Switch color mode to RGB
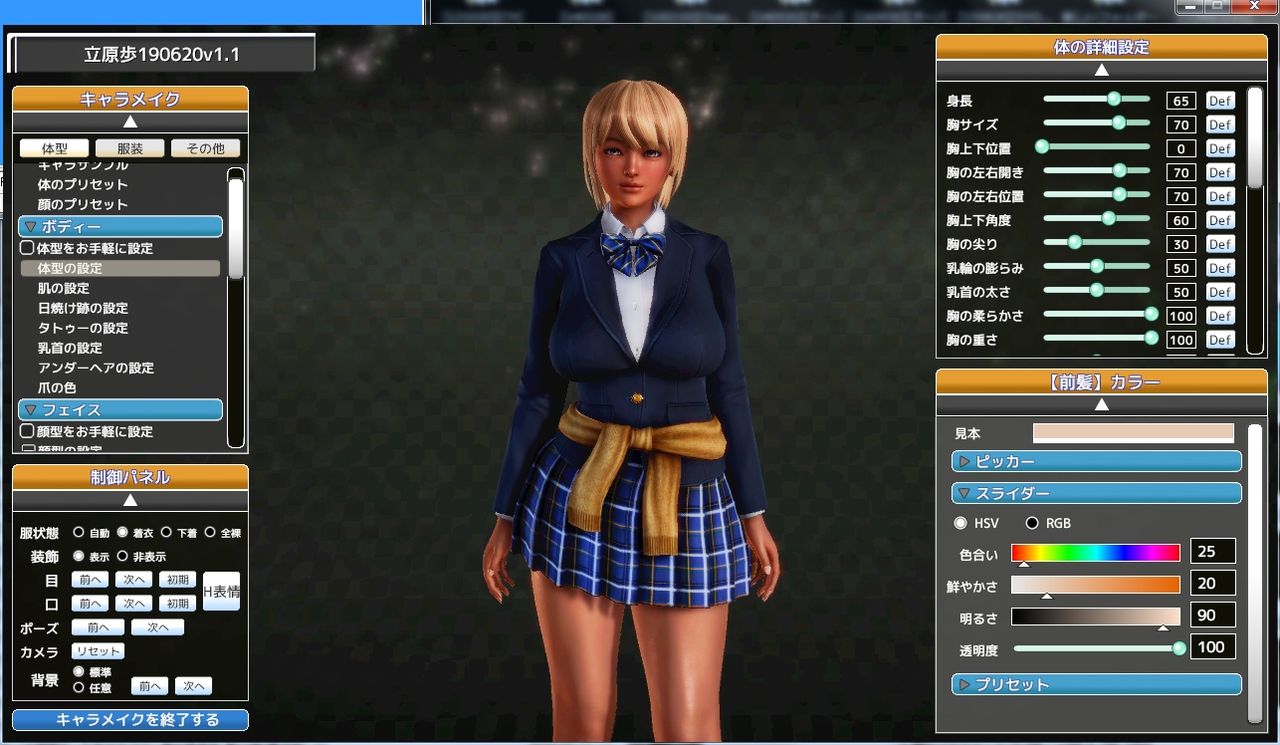This screenshot has height=745, width=1280. pyautogui.click(x=1031, y=523)
